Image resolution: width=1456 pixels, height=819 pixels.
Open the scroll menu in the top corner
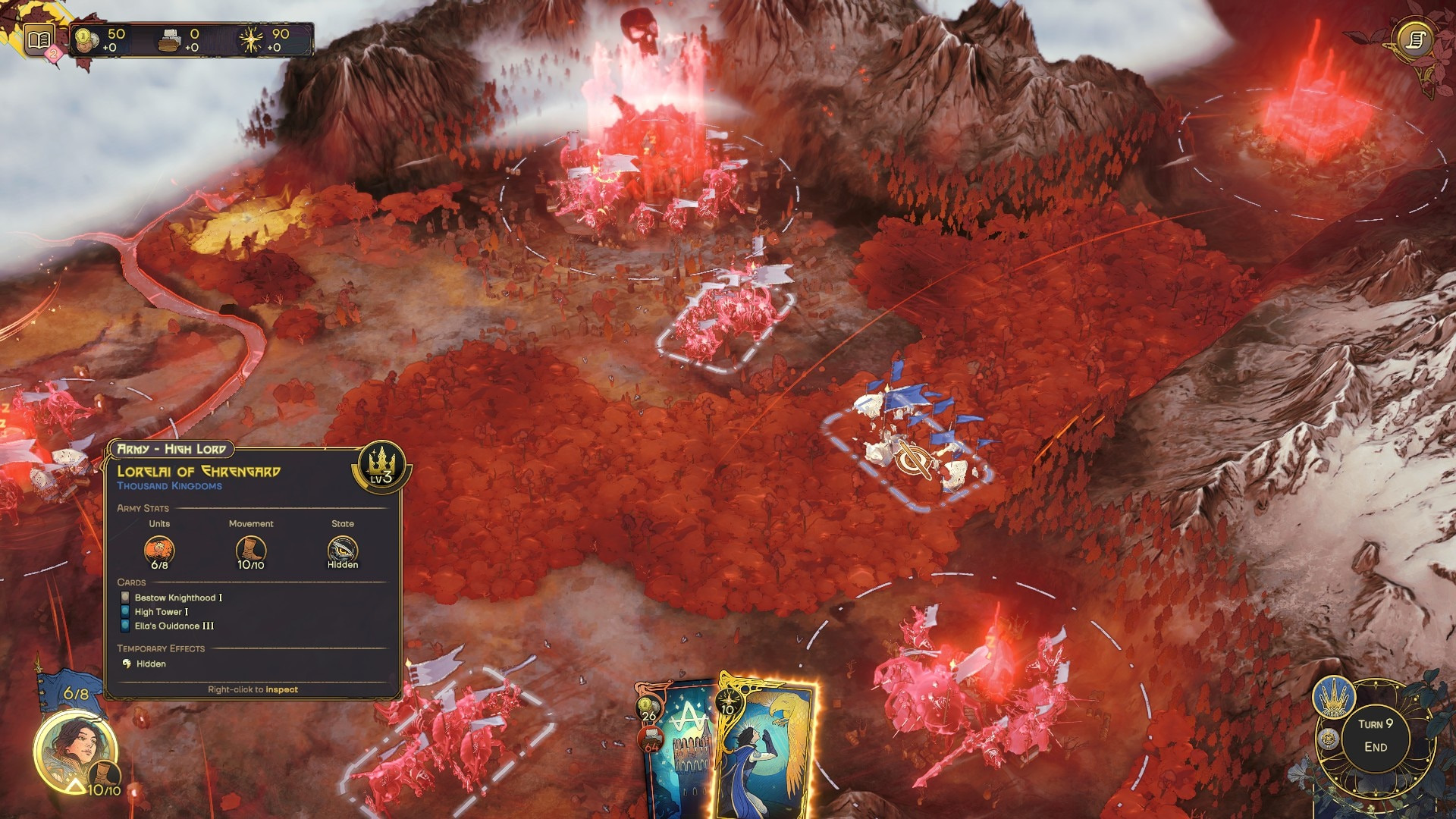click(x=1415, y=40)
